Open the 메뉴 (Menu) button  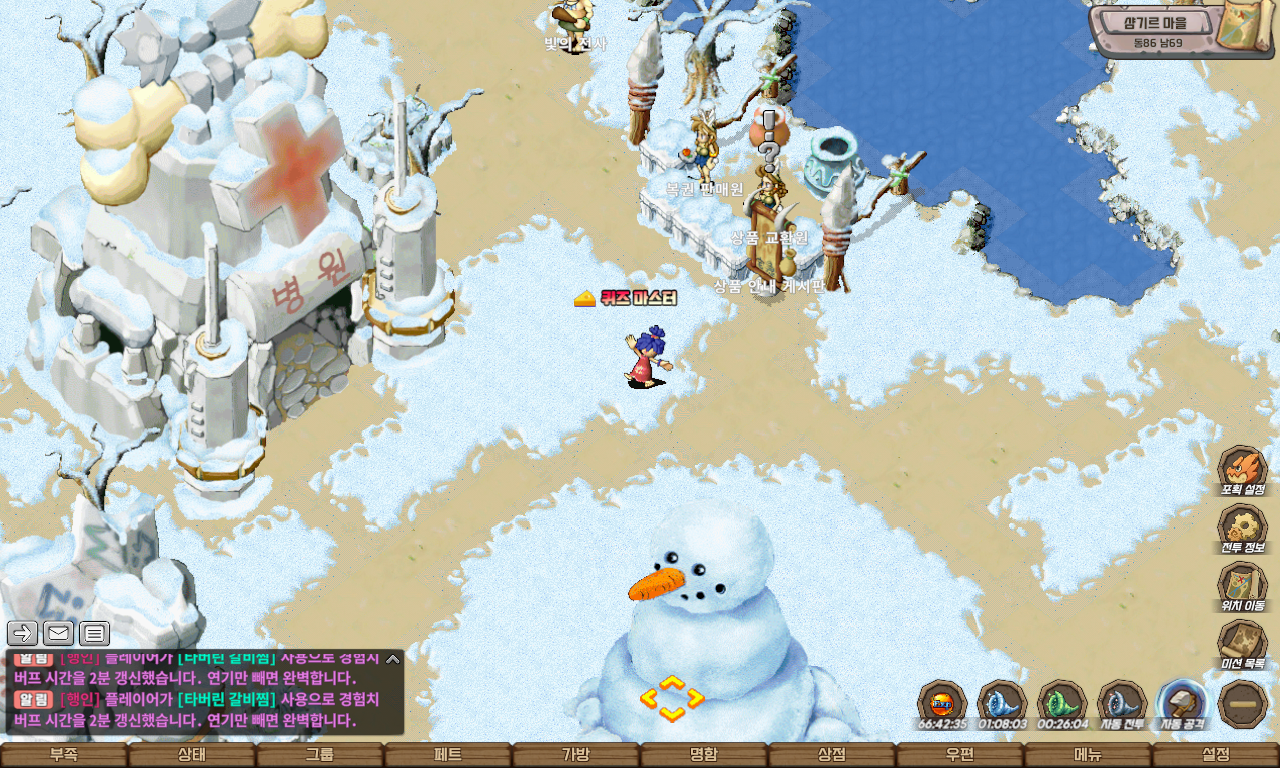pyautogui.click(x=1088, y=755)
